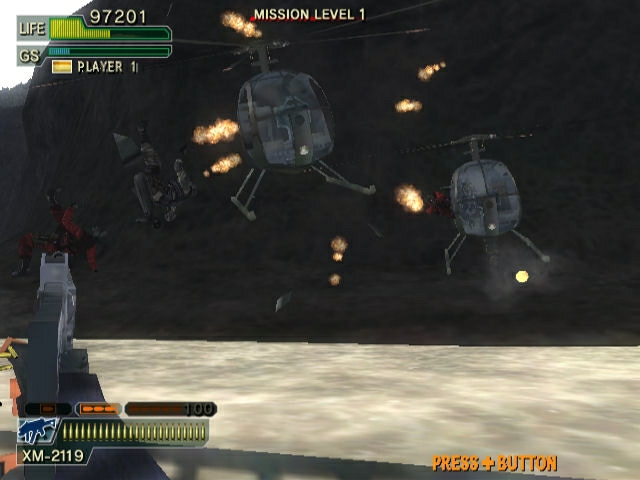Click the Player 1 flag icon
The width and height of the screenshot is (640, 480).
coord(62,67)
